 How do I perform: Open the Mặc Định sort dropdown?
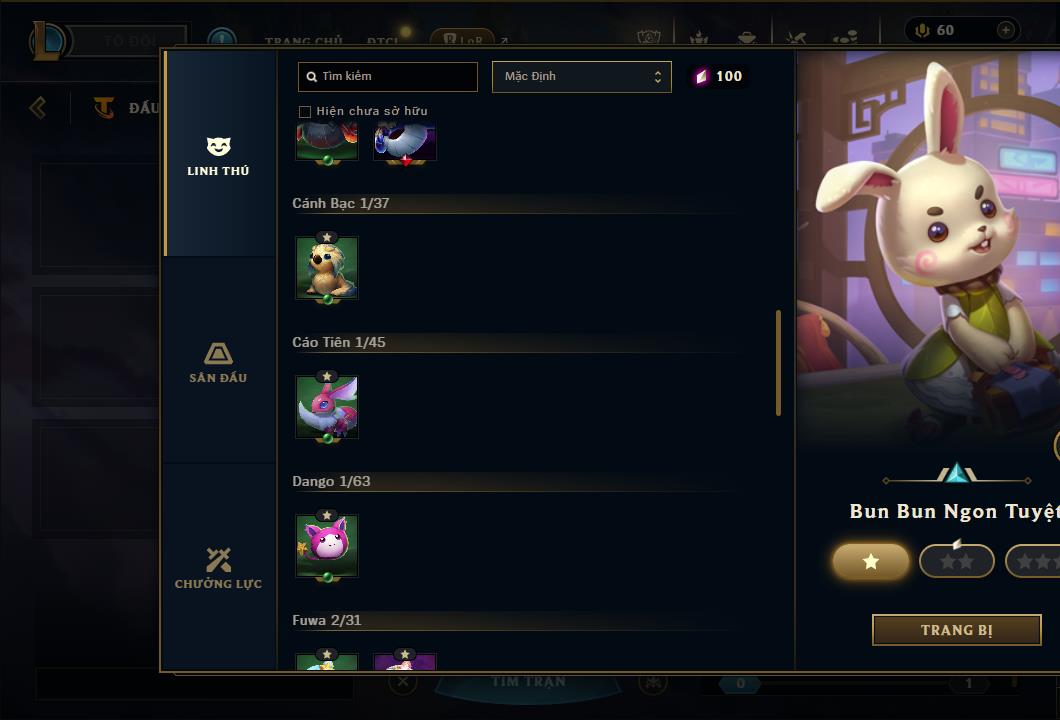tap(581, 77)
